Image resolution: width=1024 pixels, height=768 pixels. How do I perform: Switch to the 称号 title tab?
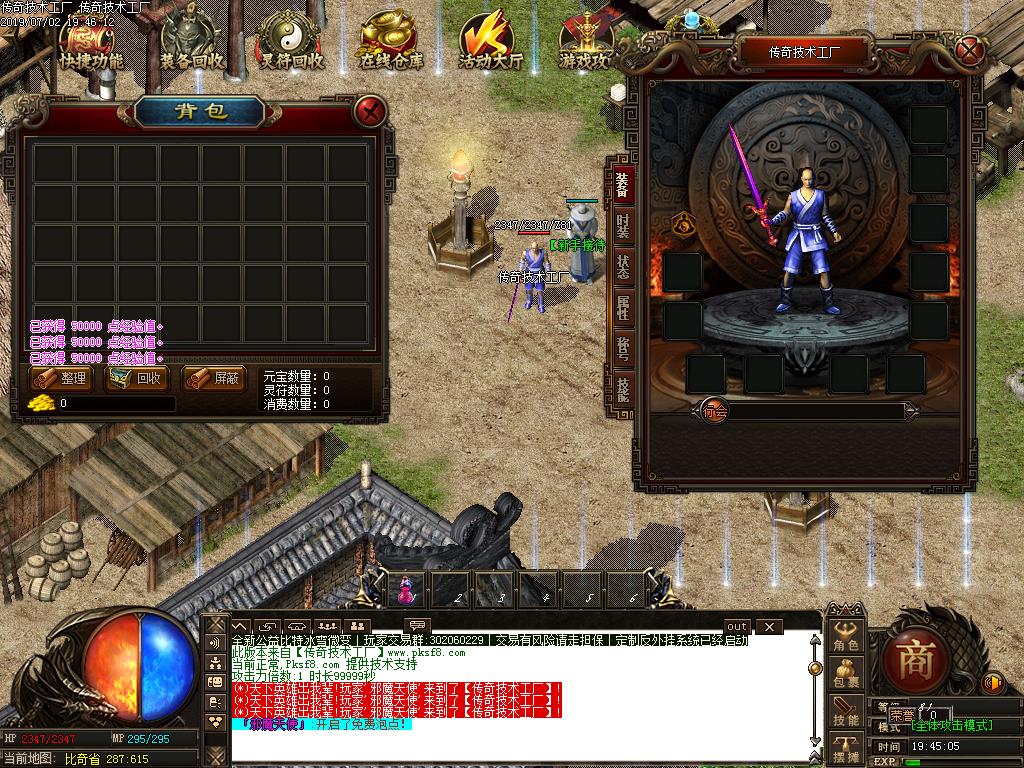(623, 348)
